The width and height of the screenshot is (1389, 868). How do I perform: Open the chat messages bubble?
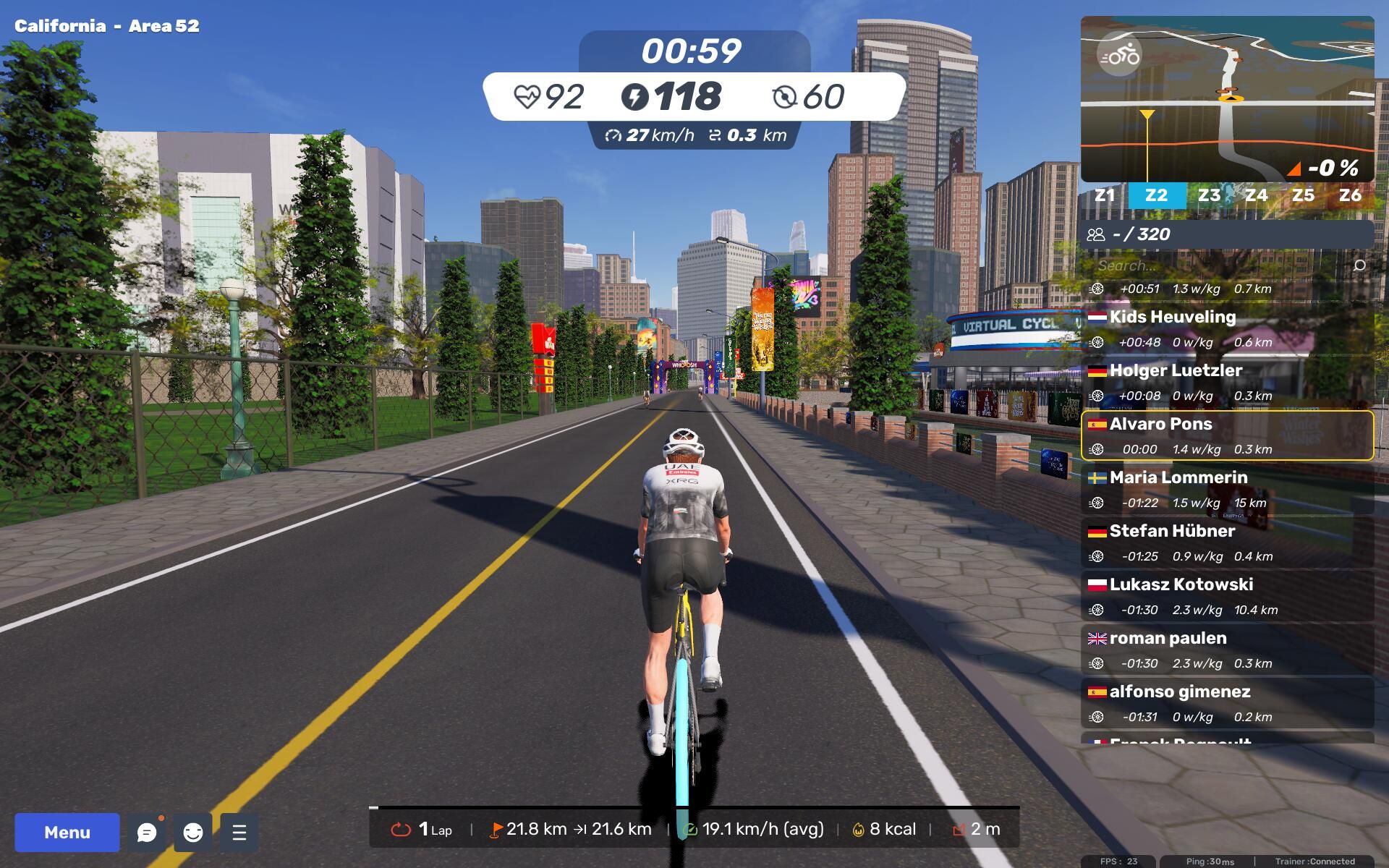(x=147, y=833)
